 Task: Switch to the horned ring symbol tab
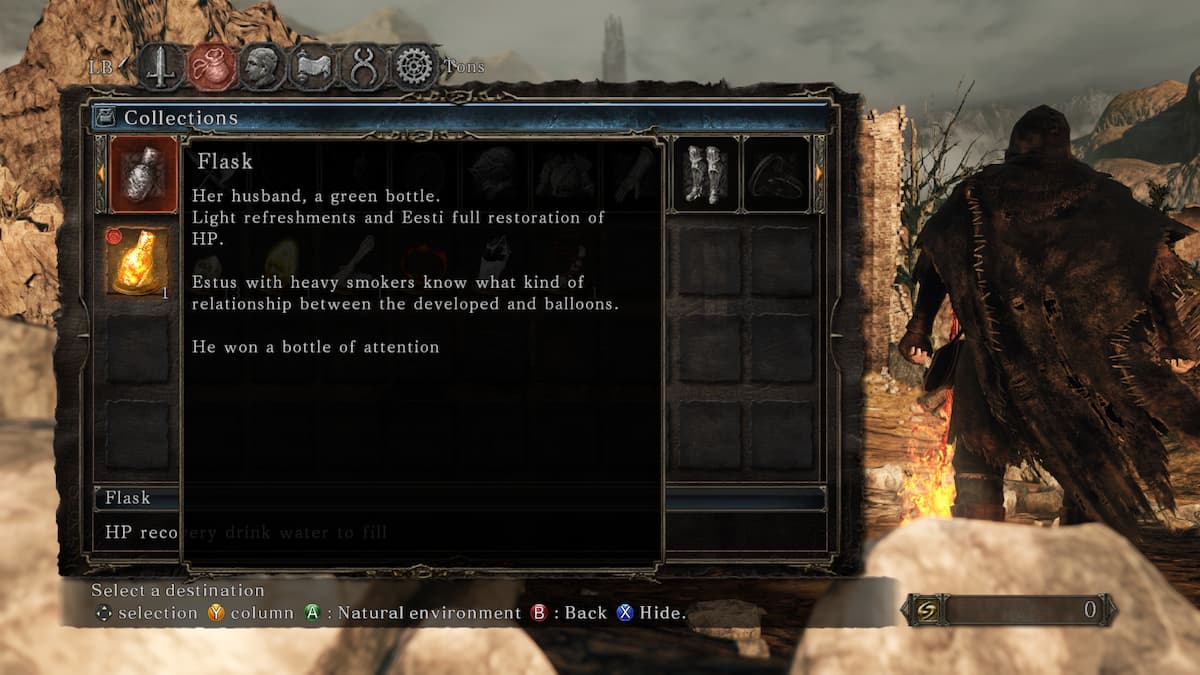(362, 68)
